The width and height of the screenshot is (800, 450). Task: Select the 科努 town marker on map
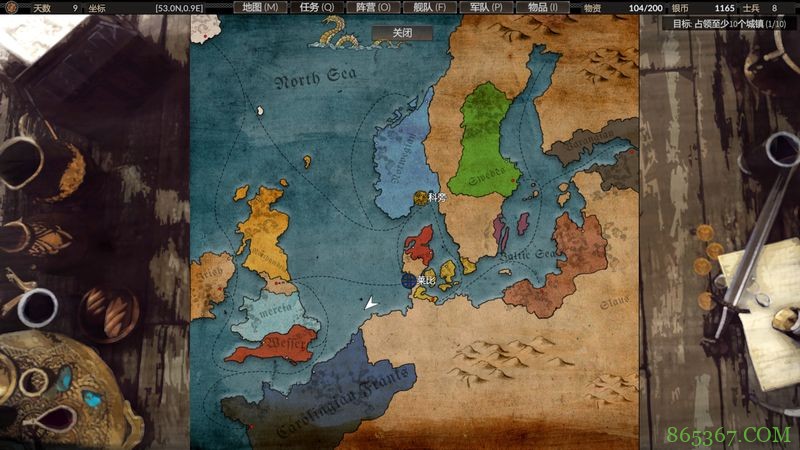pos(420,198)
